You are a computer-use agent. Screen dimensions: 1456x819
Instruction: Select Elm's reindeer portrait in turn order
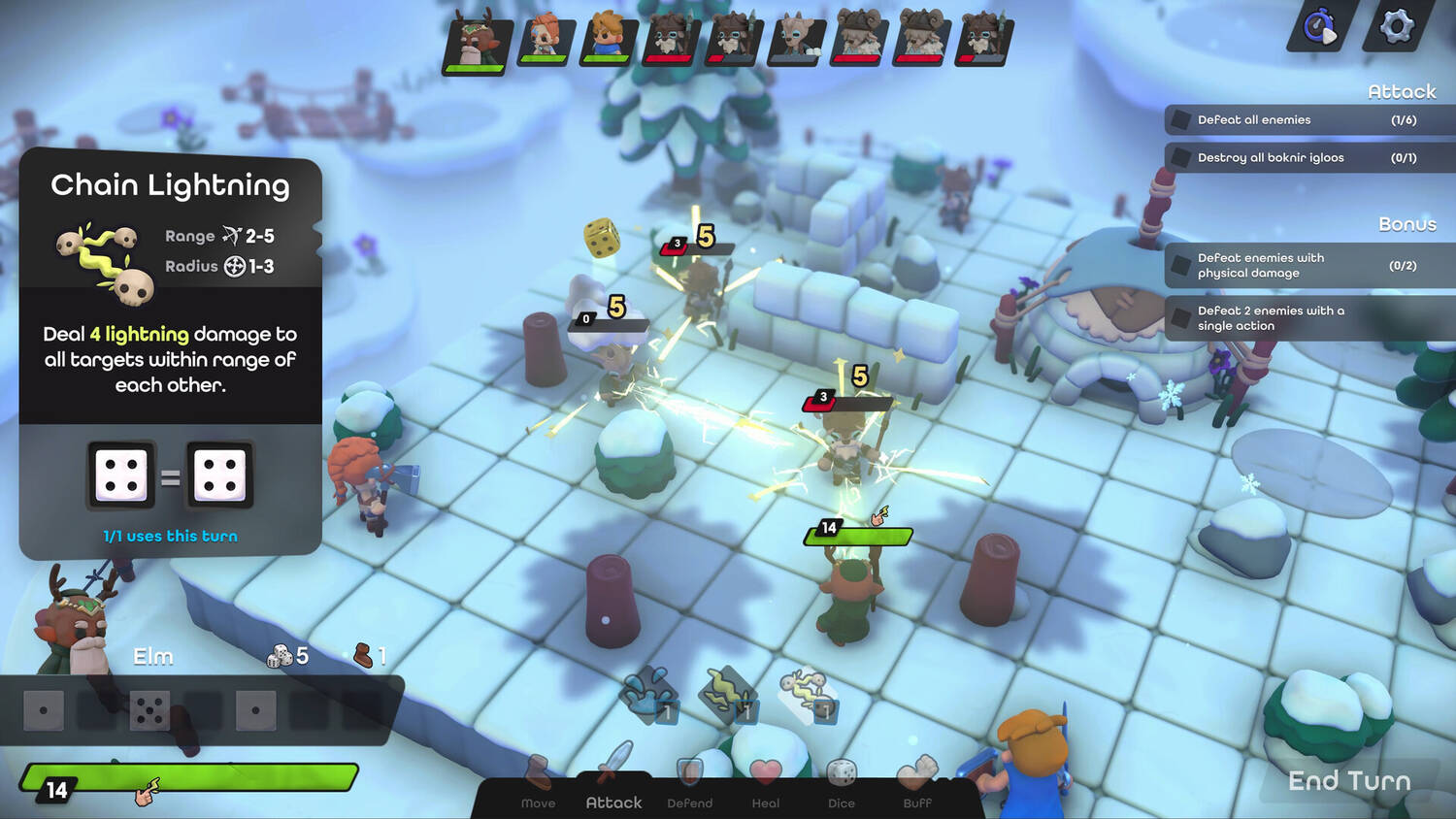pos(478,42)
